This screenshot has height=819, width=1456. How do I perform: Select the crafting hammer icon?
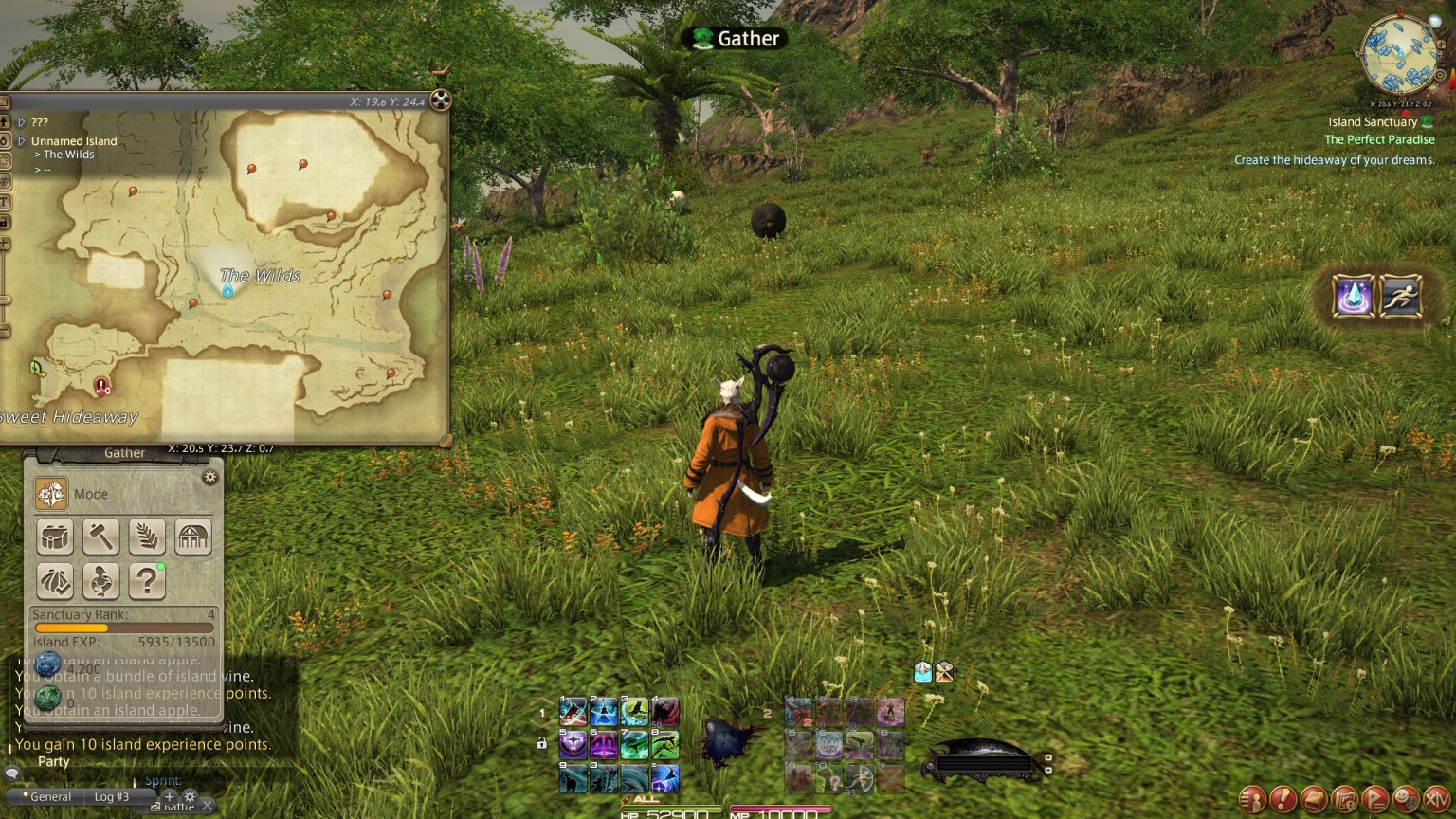tap(100, 537)
